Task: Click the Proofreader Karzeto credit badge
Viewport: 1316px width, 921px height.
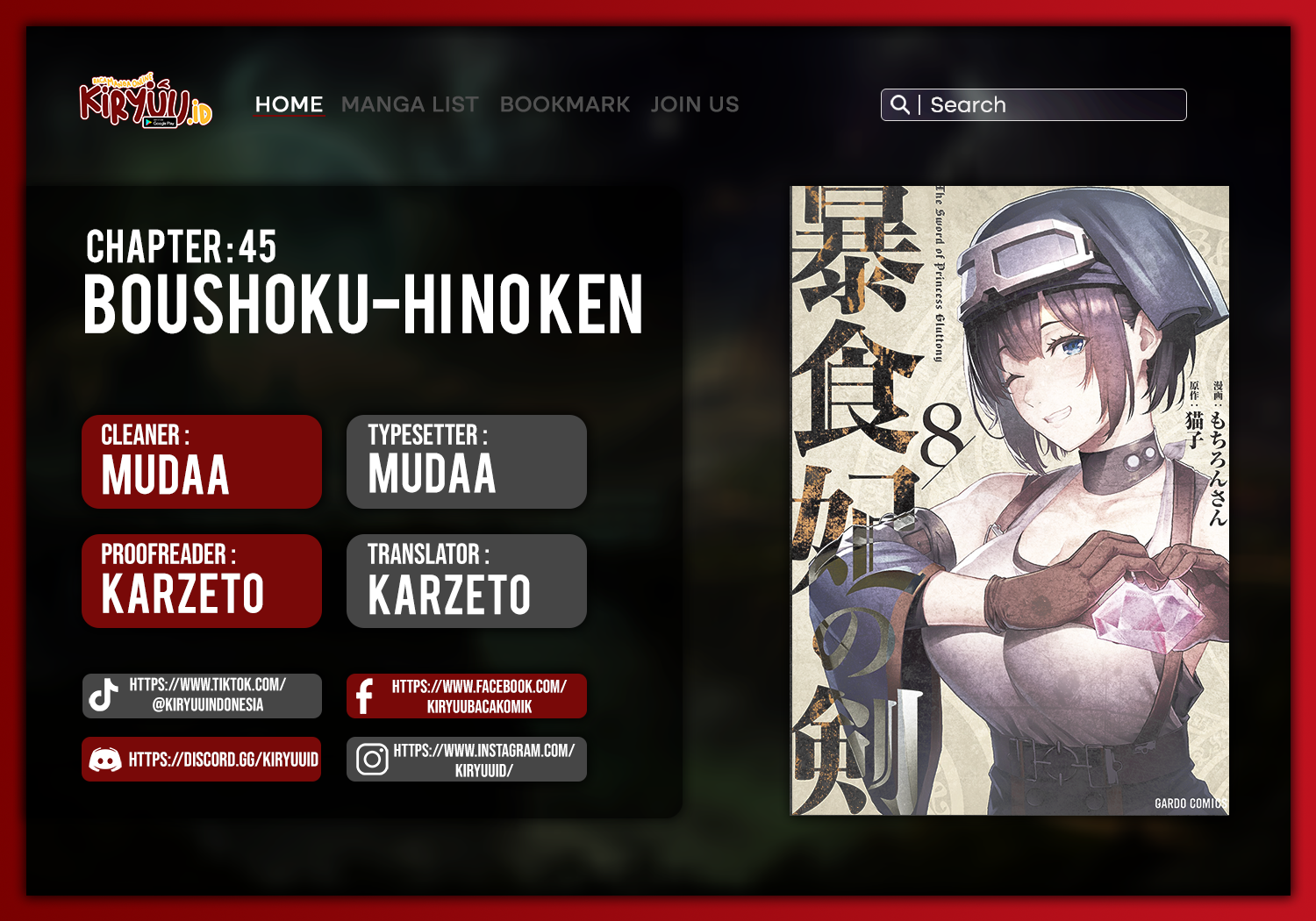Action: [x=202, y=581]
